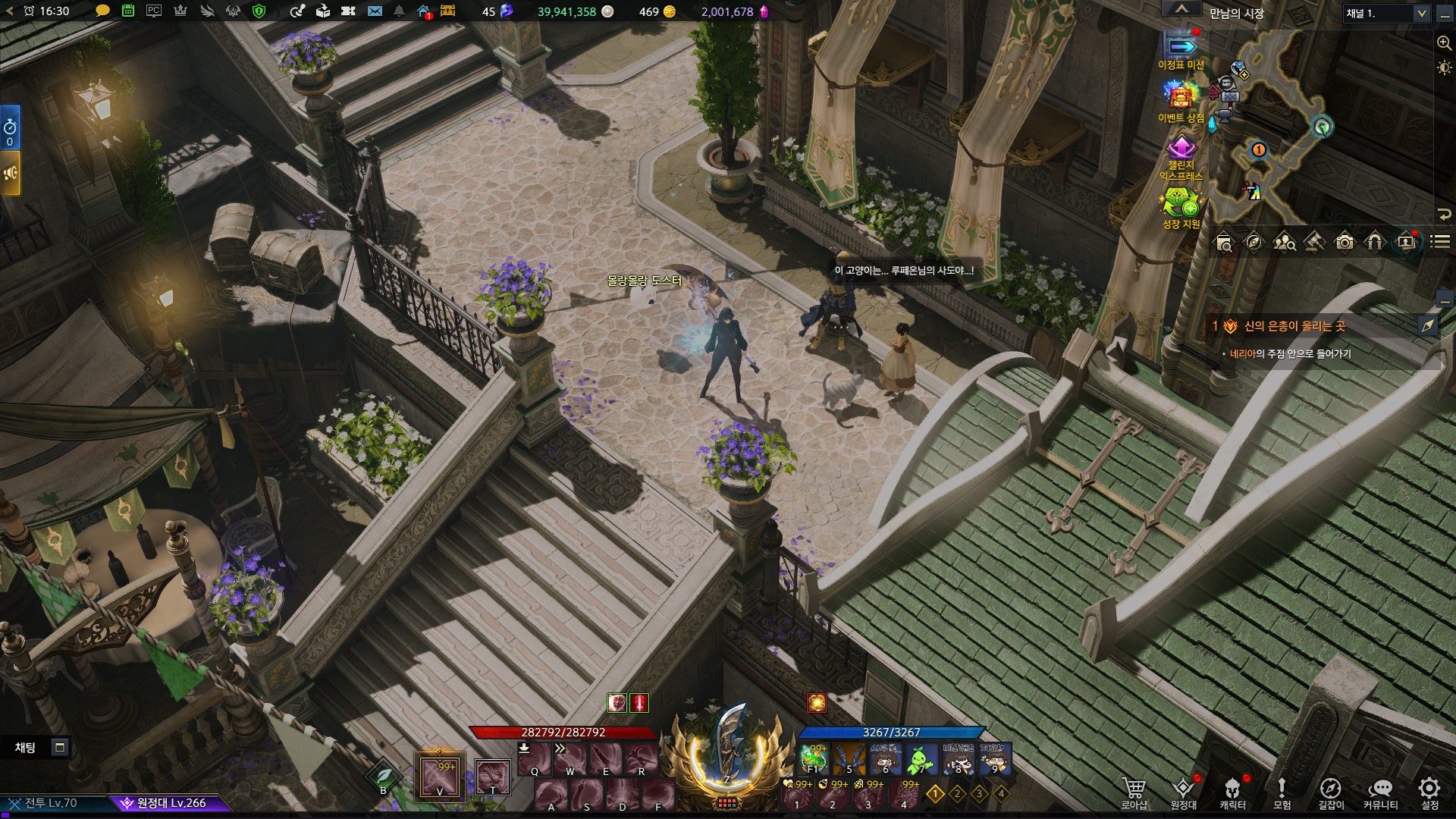
Task: Open the mail envelope in top bar
Action: (x=375, y=11)
